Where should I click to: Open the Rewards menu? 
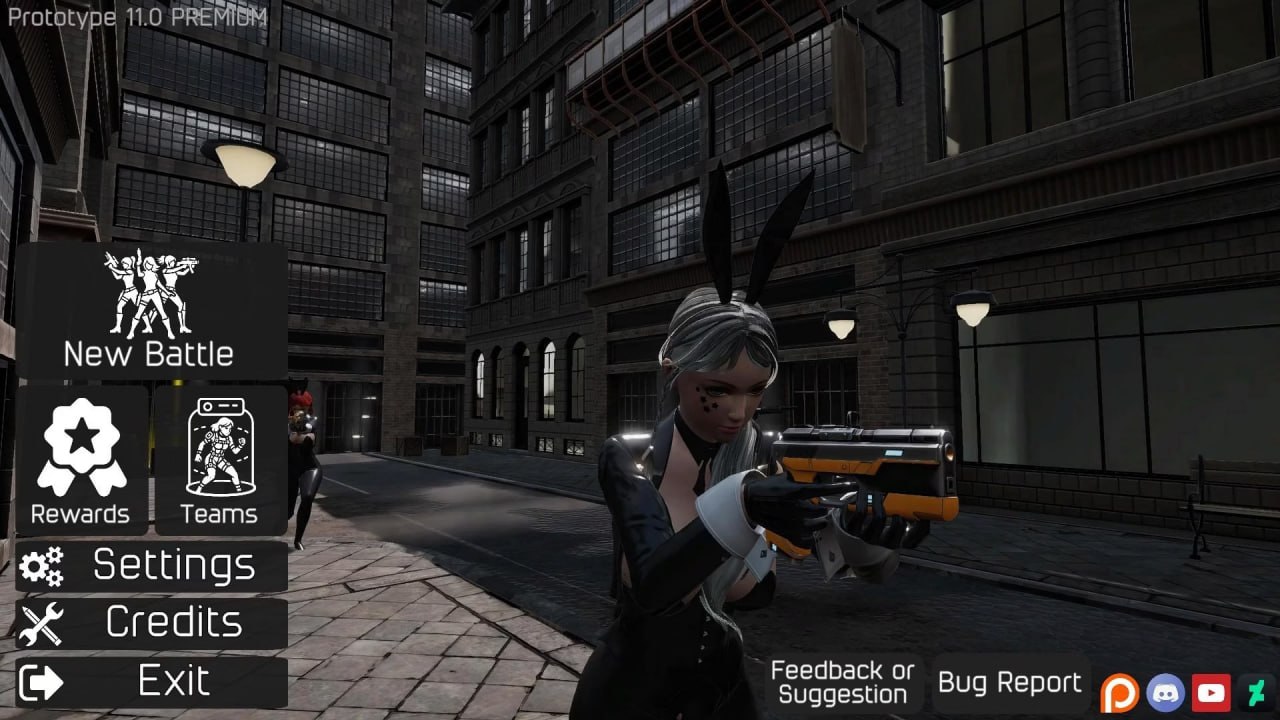tap(81, 516)
